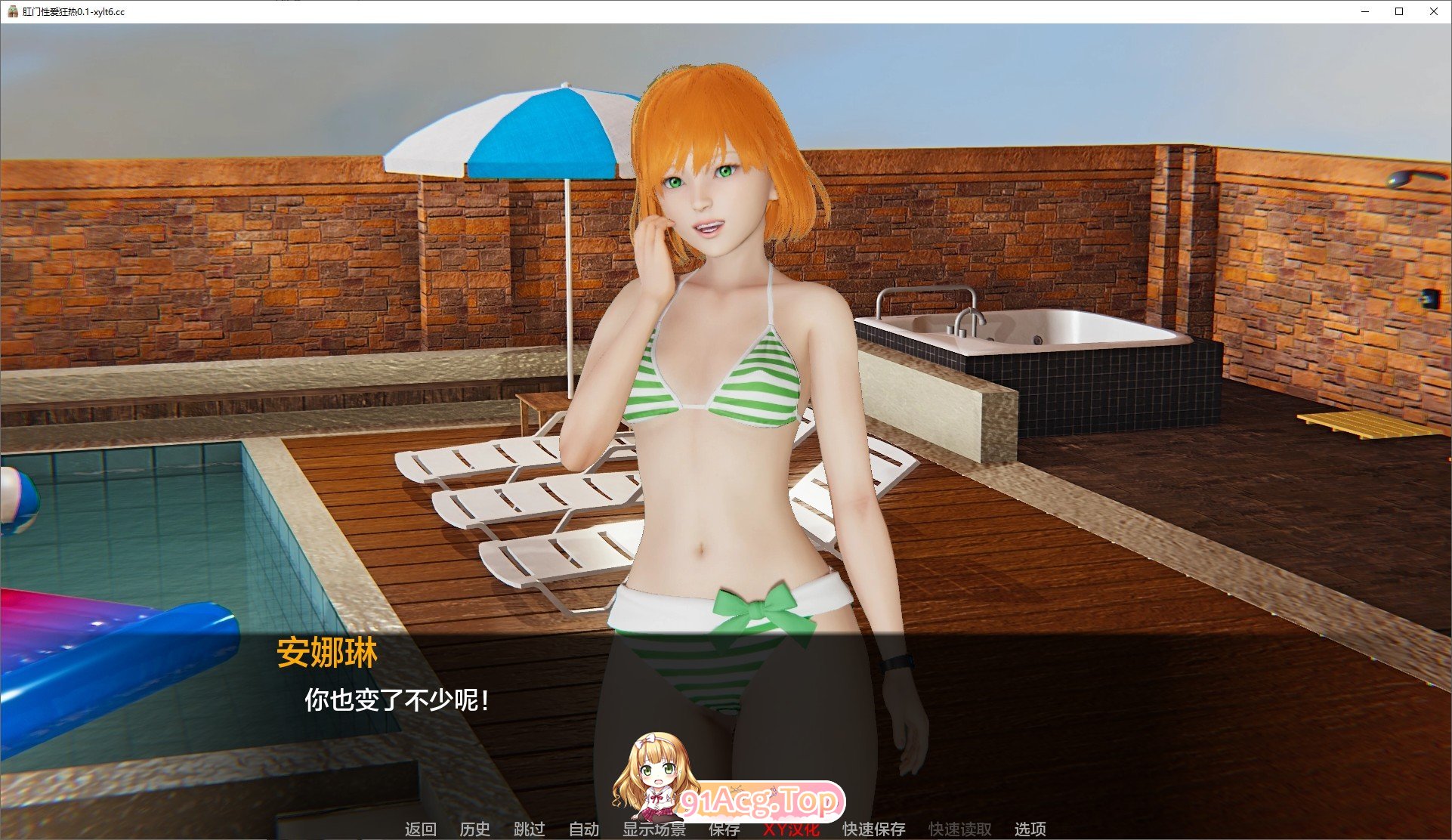
Task: Turn on 自动 auto-advance mode
Action: (x=583, y=829)
